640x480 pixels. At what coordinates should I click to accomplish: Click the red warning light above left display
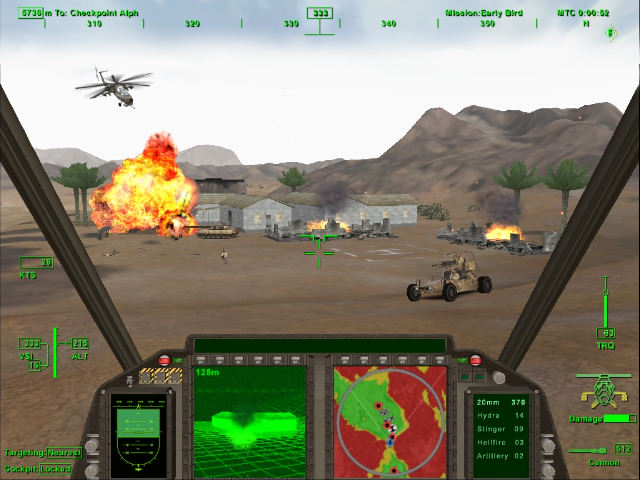165,360
